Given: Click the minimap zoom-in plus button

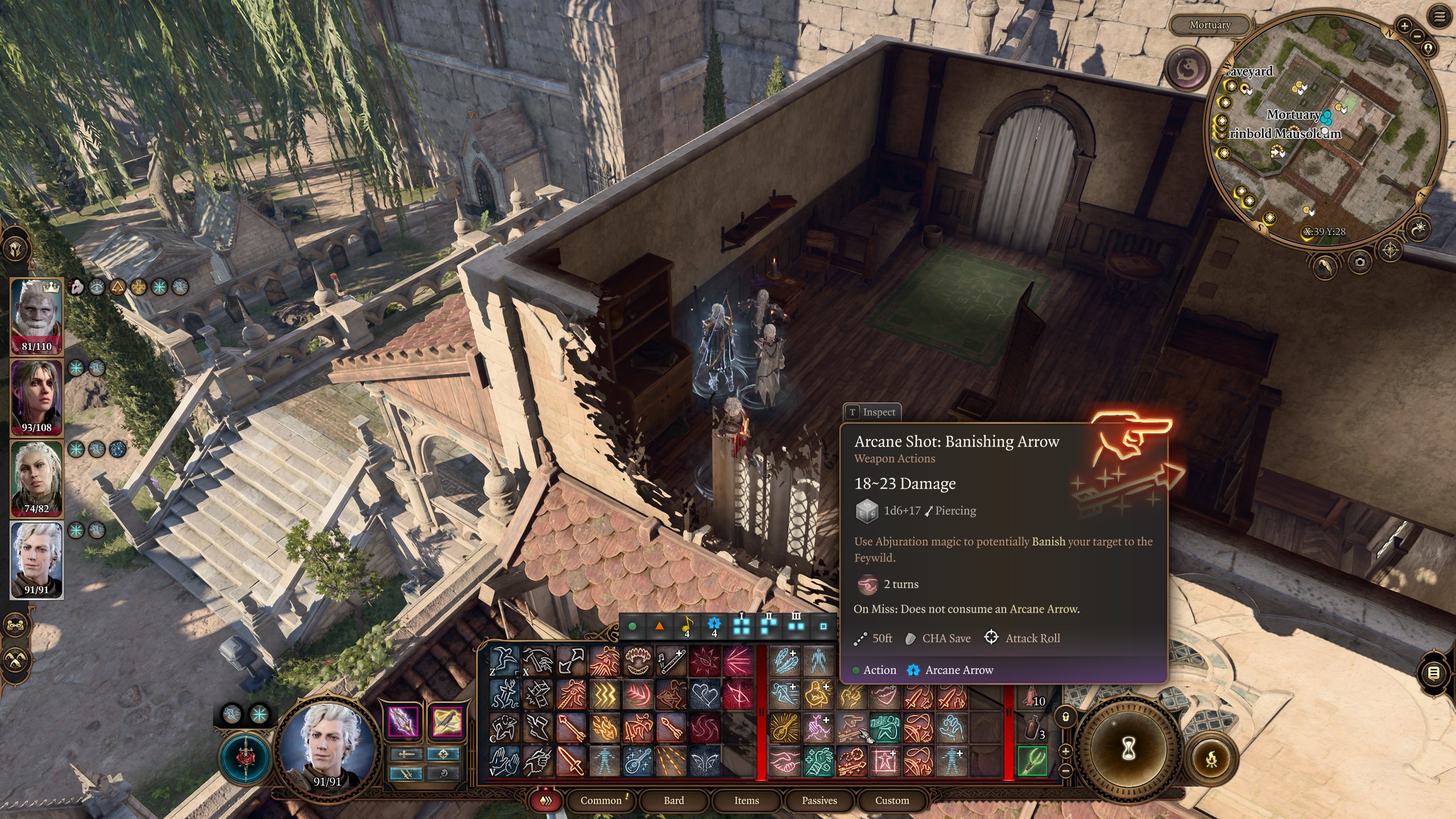Looking at the screenshot, I should click(1404, 26).
